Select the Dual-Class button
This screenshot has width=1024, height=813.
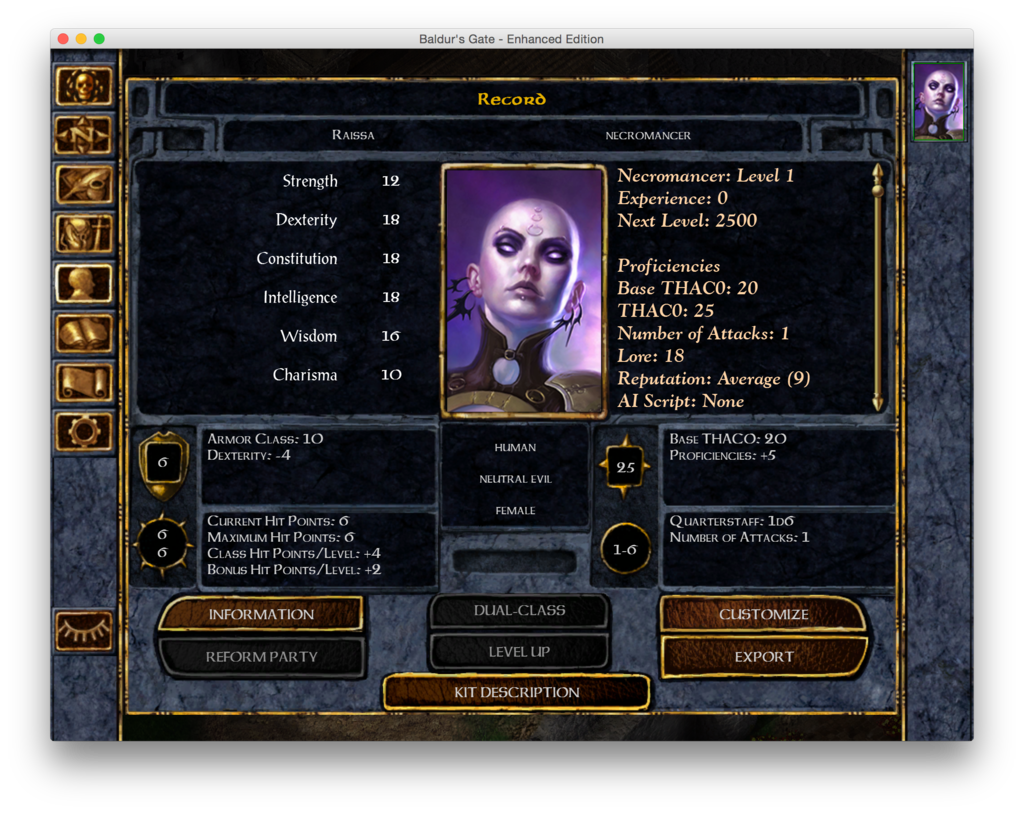tap(519, 610)
